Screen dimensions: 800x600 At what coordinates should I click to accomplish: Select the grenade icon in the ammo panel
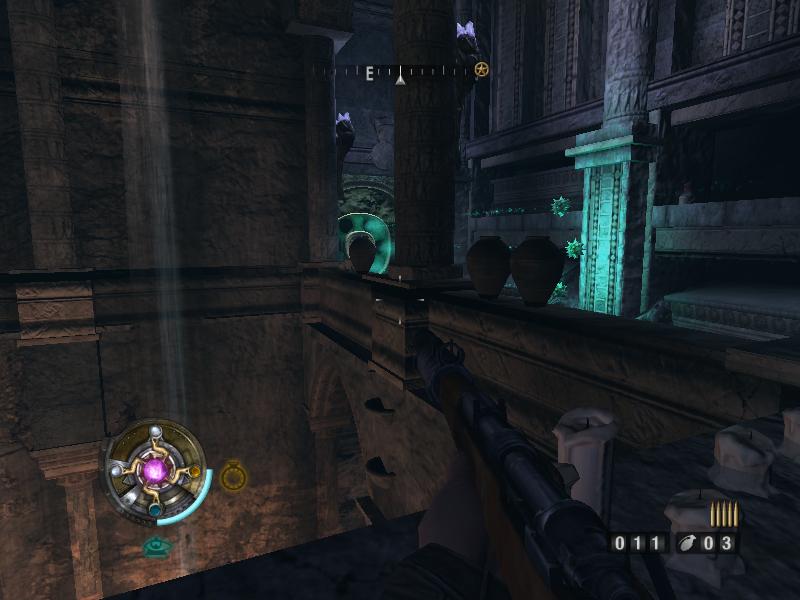687,543
